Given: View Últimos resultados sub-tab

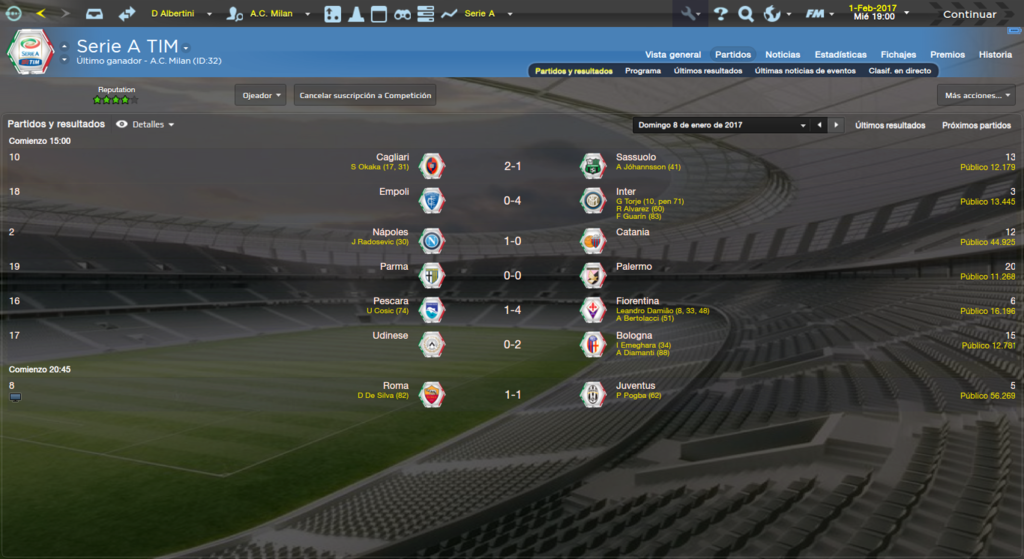Looking at the screenshot, I should tap(708, 71).
